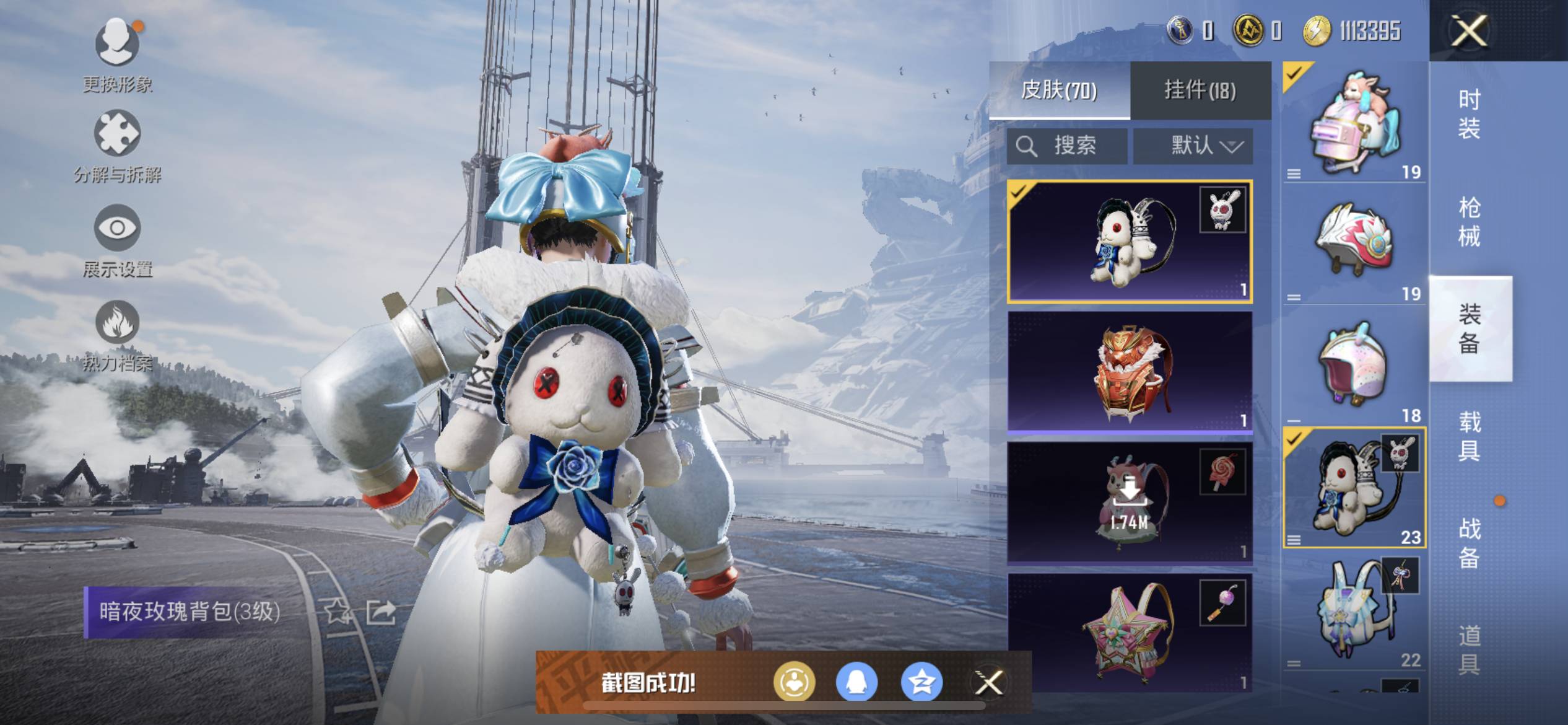Share the backpack using the arrow icon
Image resolution: width=1568 pixels, height=725 pixels.
pos(380,612)
